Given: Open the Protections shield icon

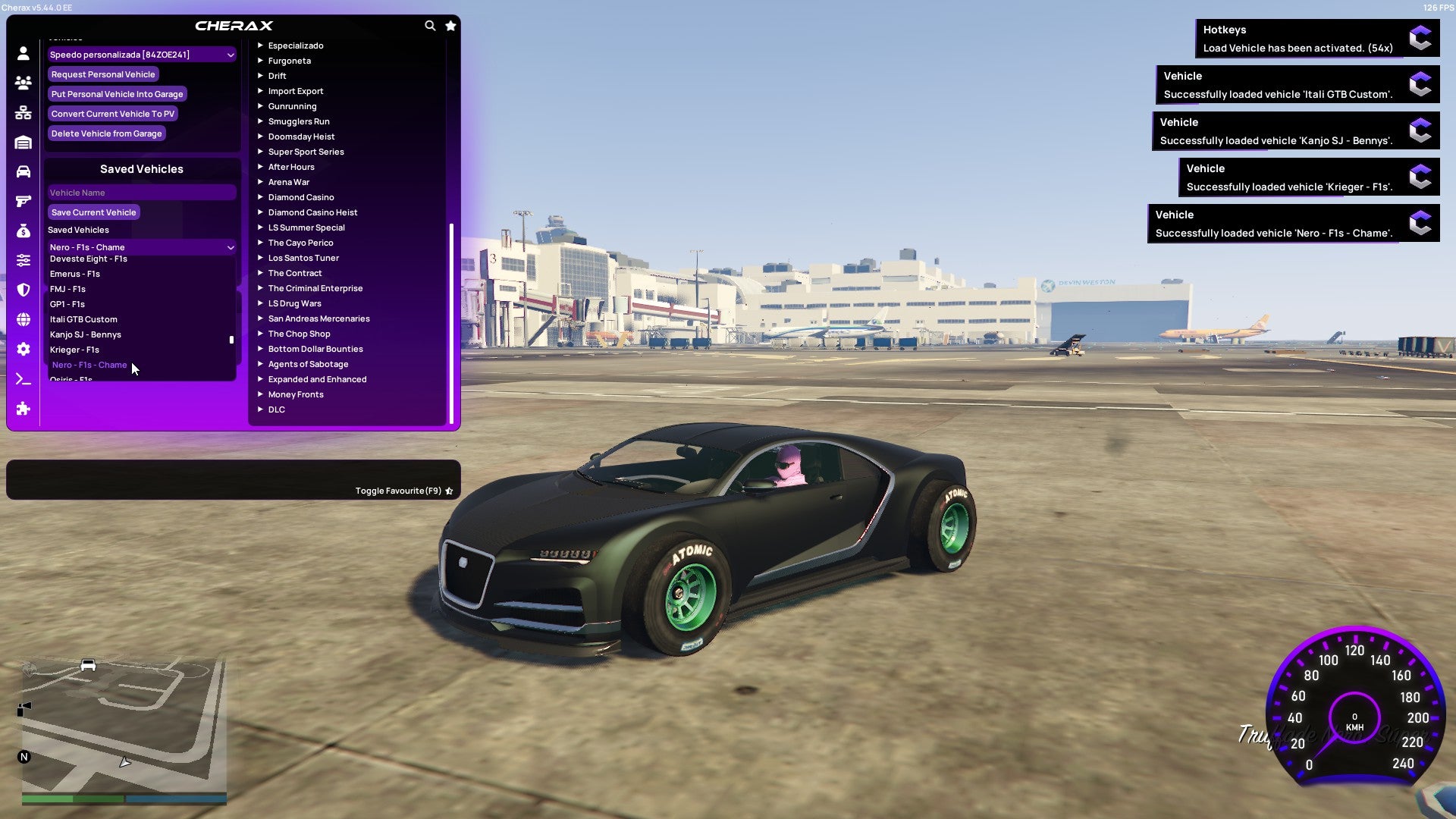Looking at the screenshot, I should click(23, 289).
